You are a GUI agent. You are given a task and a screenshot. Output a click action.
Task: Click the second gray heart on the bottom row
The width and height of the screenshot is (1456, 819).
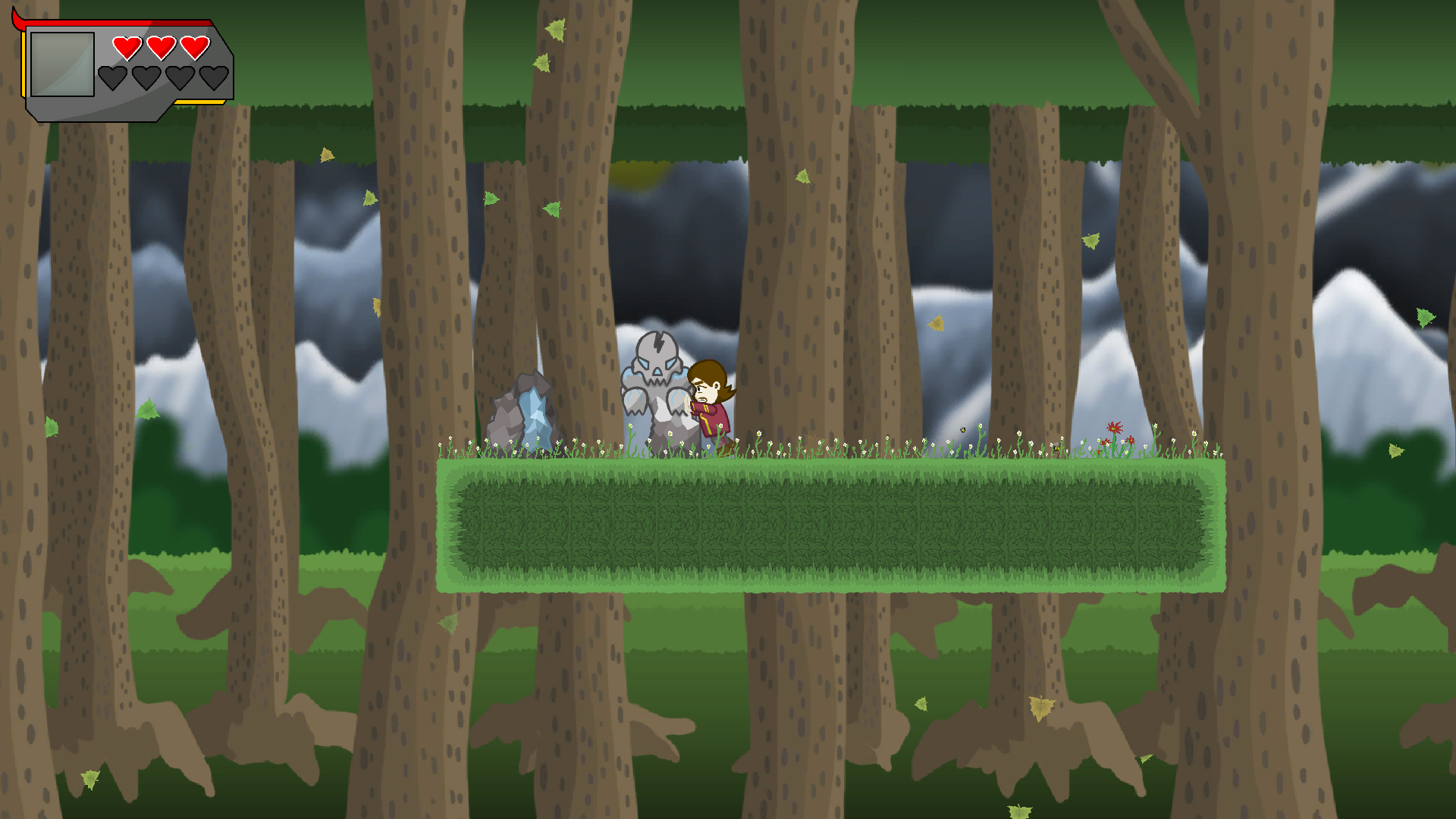[146, 77]
